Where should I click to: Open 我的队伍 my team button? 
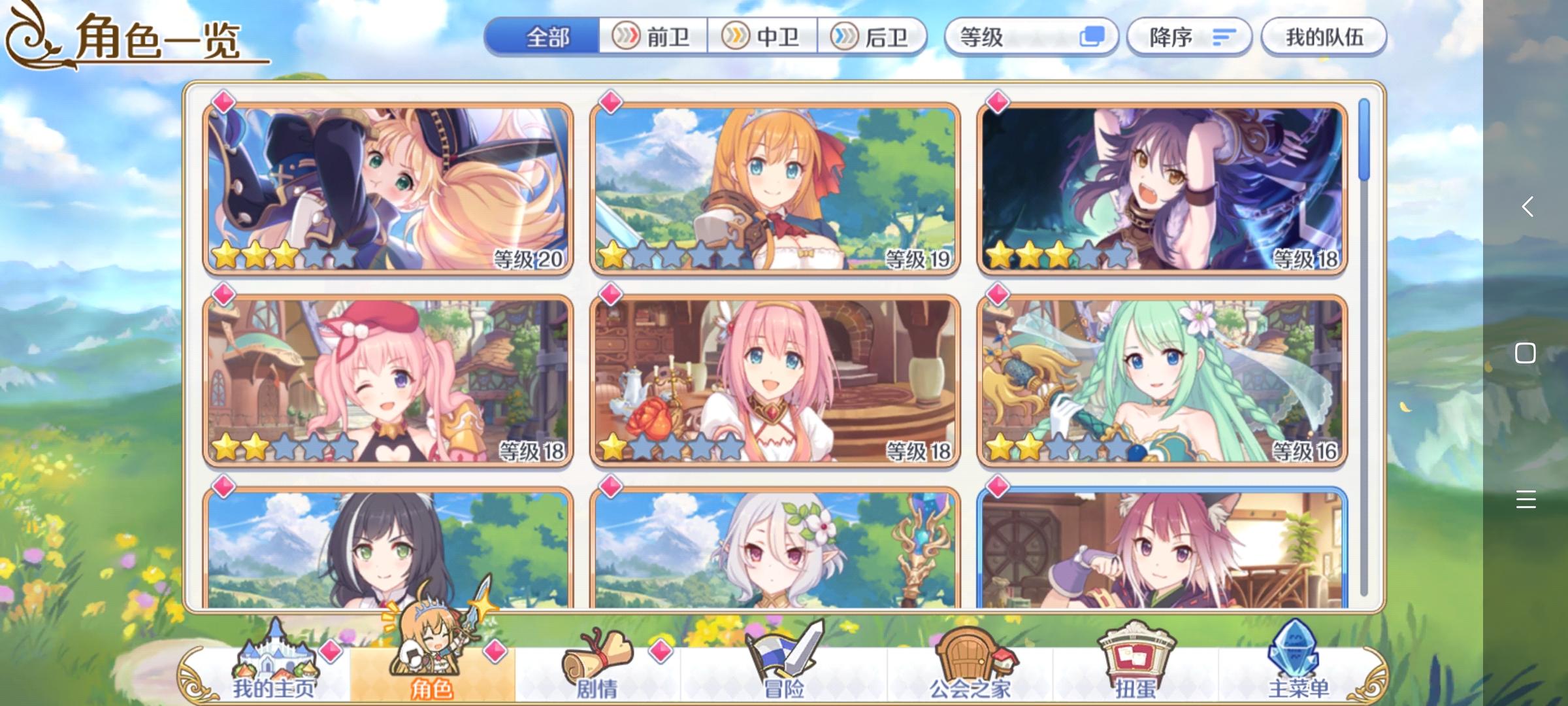(x=1323, y=37)
